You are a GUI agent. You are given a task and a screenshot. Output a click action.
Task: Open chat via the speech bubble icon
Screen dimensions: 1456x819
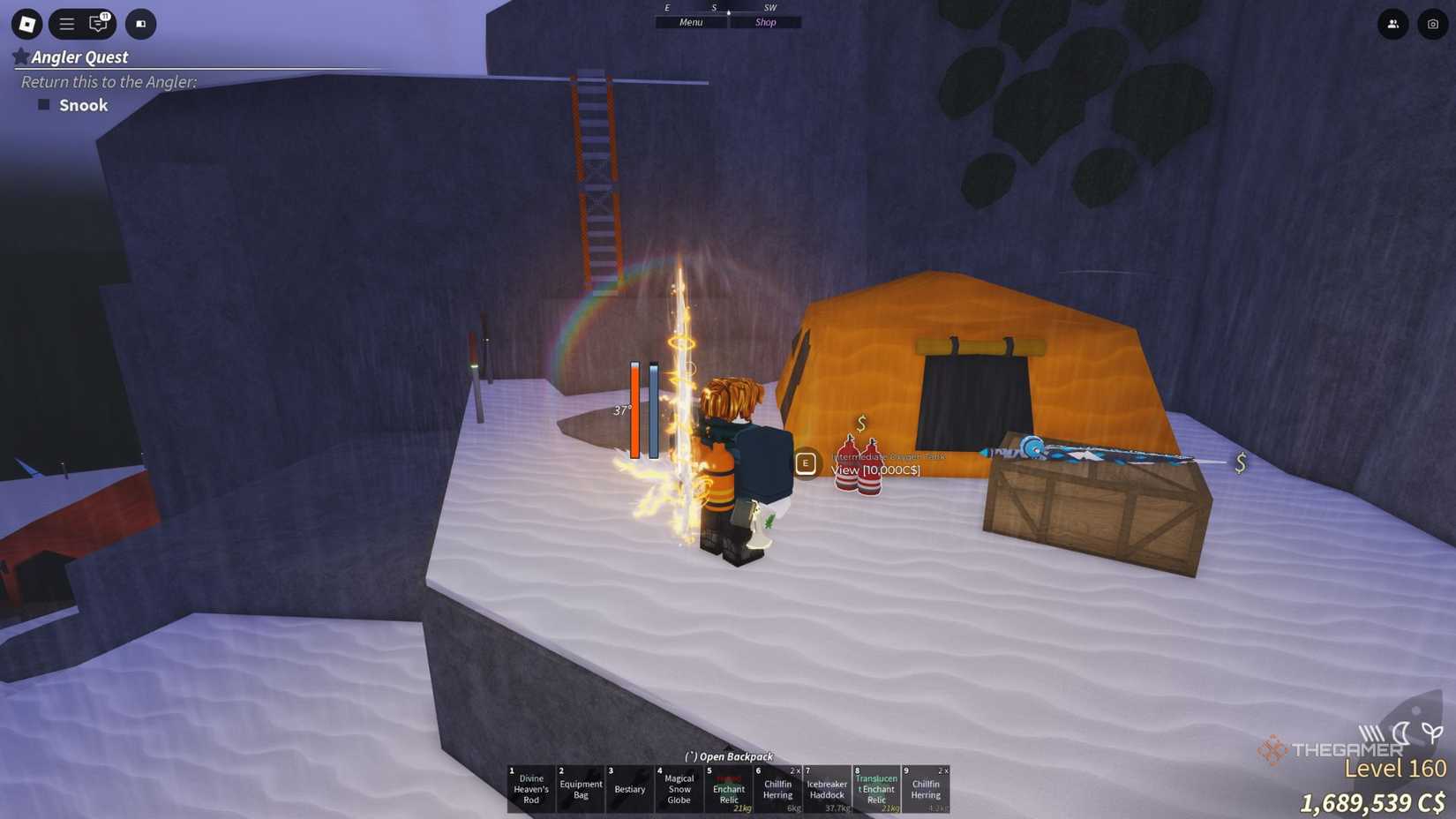tap(99, 25)
